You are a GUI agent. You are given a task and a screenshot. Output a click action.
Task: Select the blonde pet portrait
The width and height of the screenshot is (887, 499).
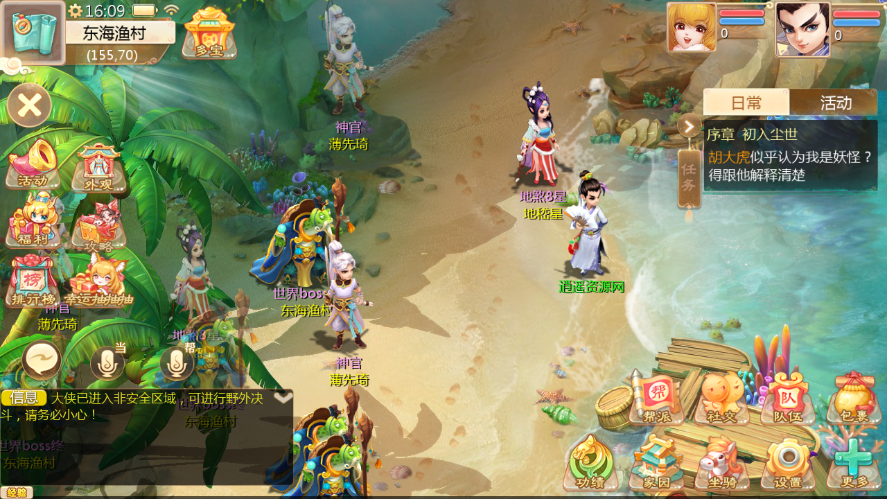pos(692,28)
